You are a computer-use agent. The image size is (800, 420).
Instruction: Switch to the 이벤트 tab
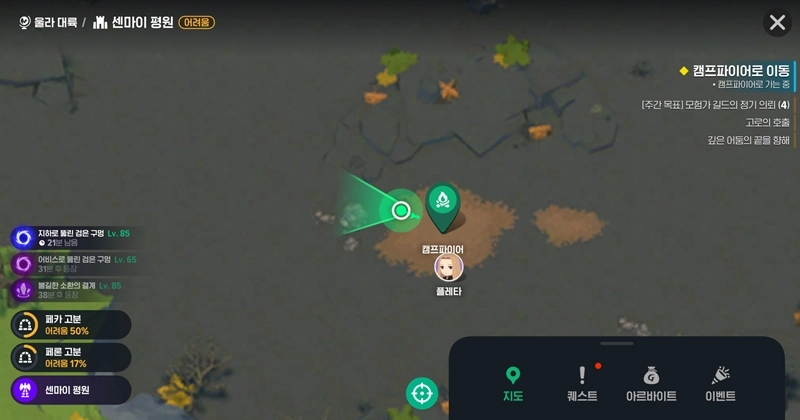tap(720, 383)
